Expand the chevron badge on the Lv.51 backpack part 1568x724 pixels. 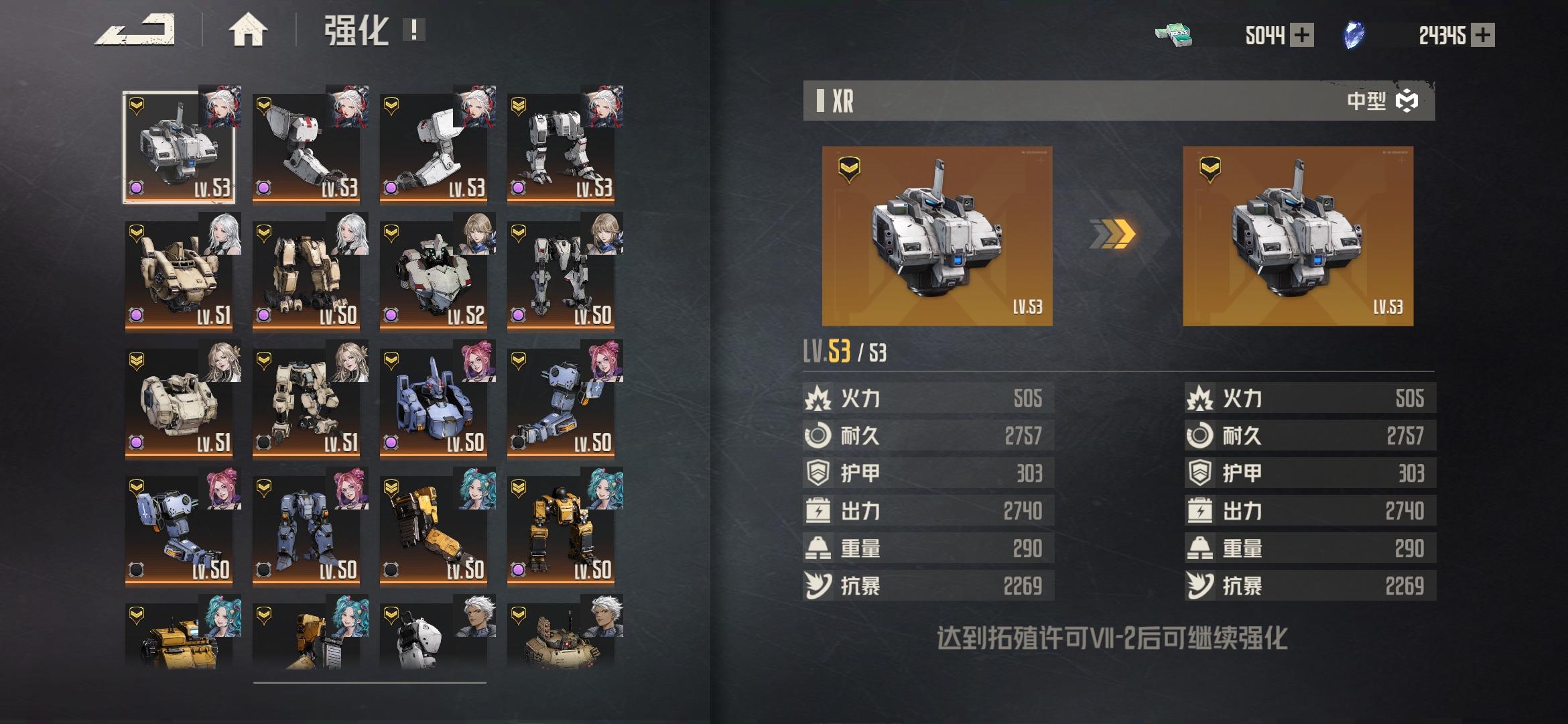click(137, 231)
